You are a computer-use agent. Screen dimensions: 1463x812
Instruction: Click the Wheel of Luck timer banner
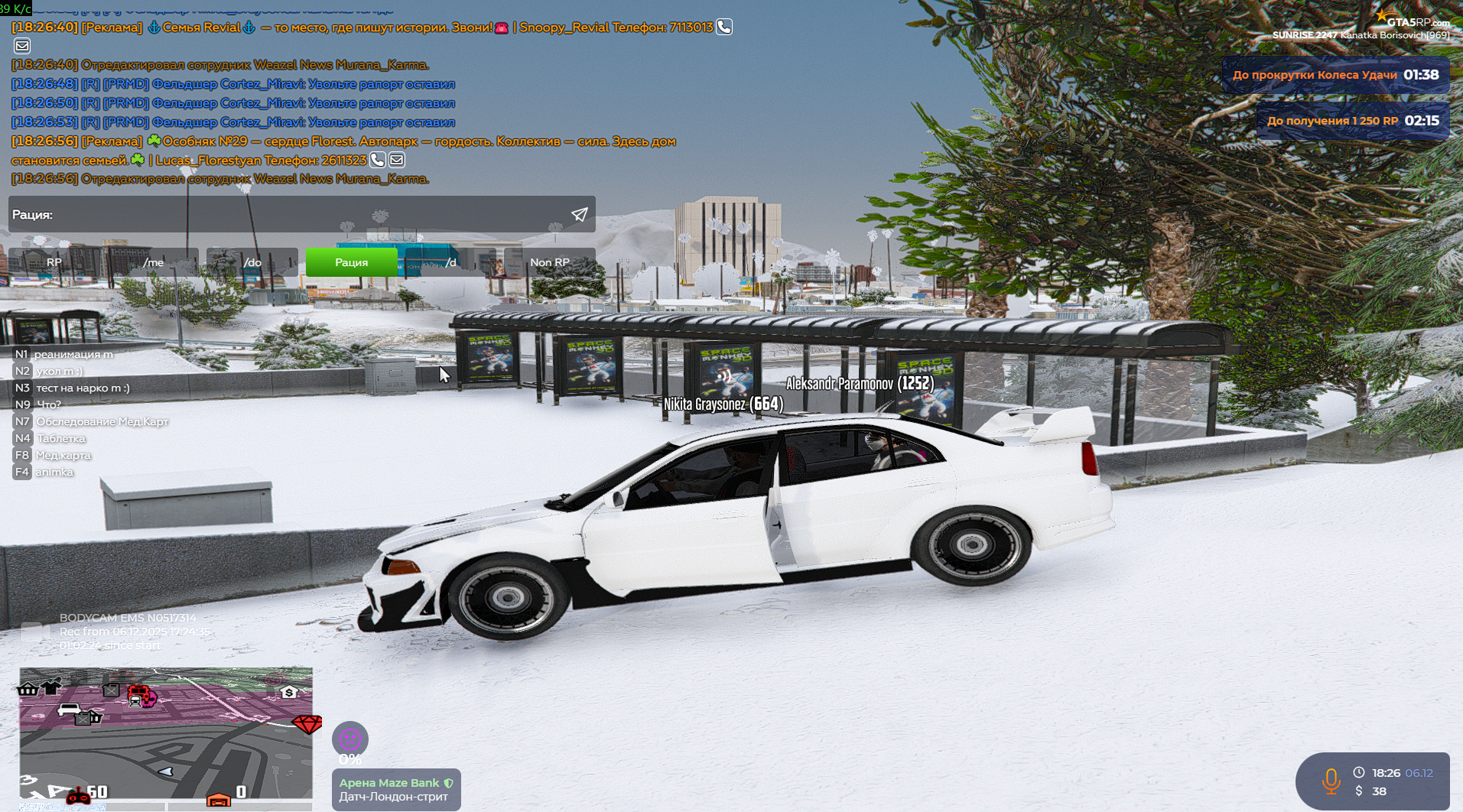(1335, 75)
